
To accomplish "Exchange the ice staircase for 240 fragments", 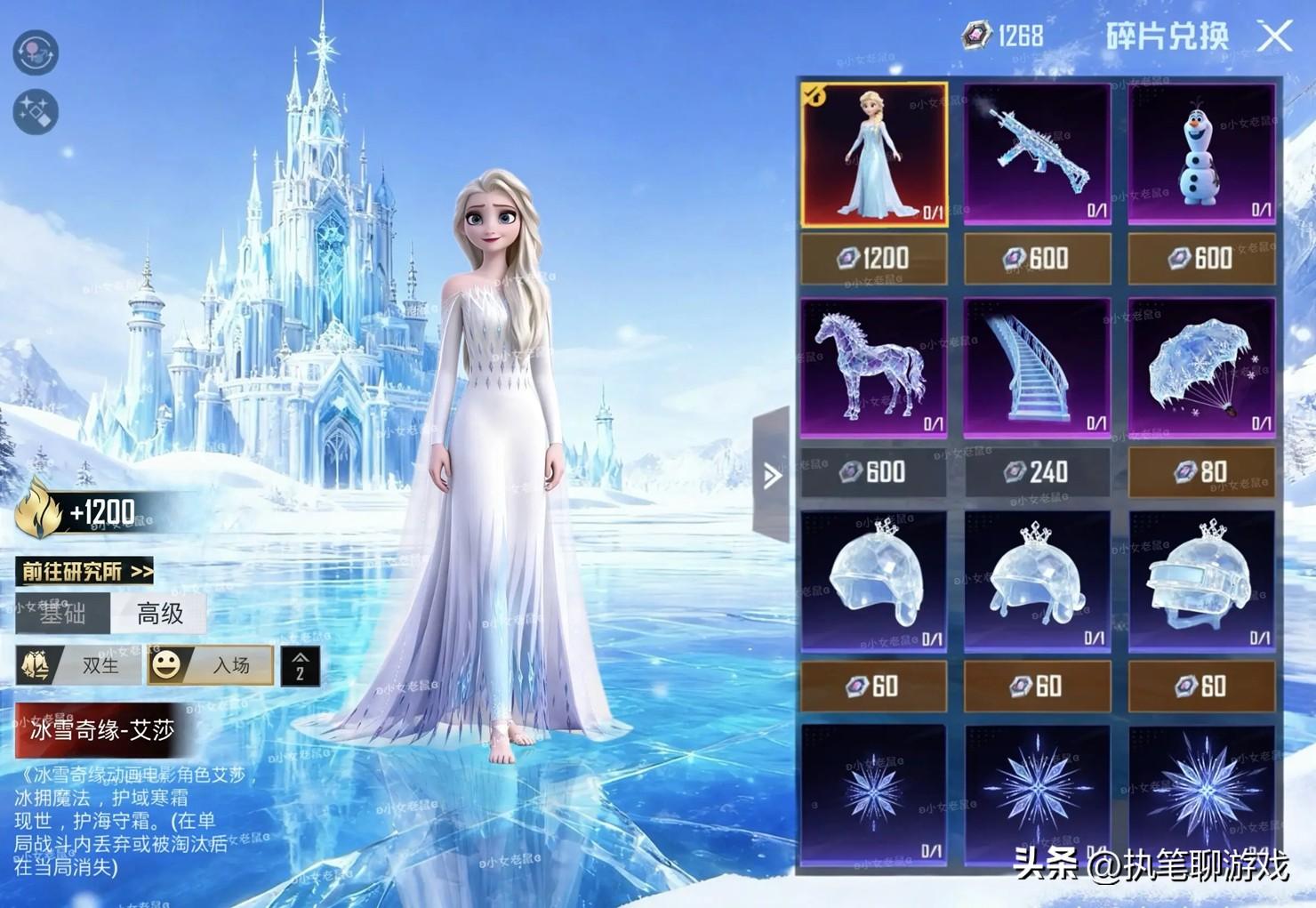I will (x=1037, y=472).
